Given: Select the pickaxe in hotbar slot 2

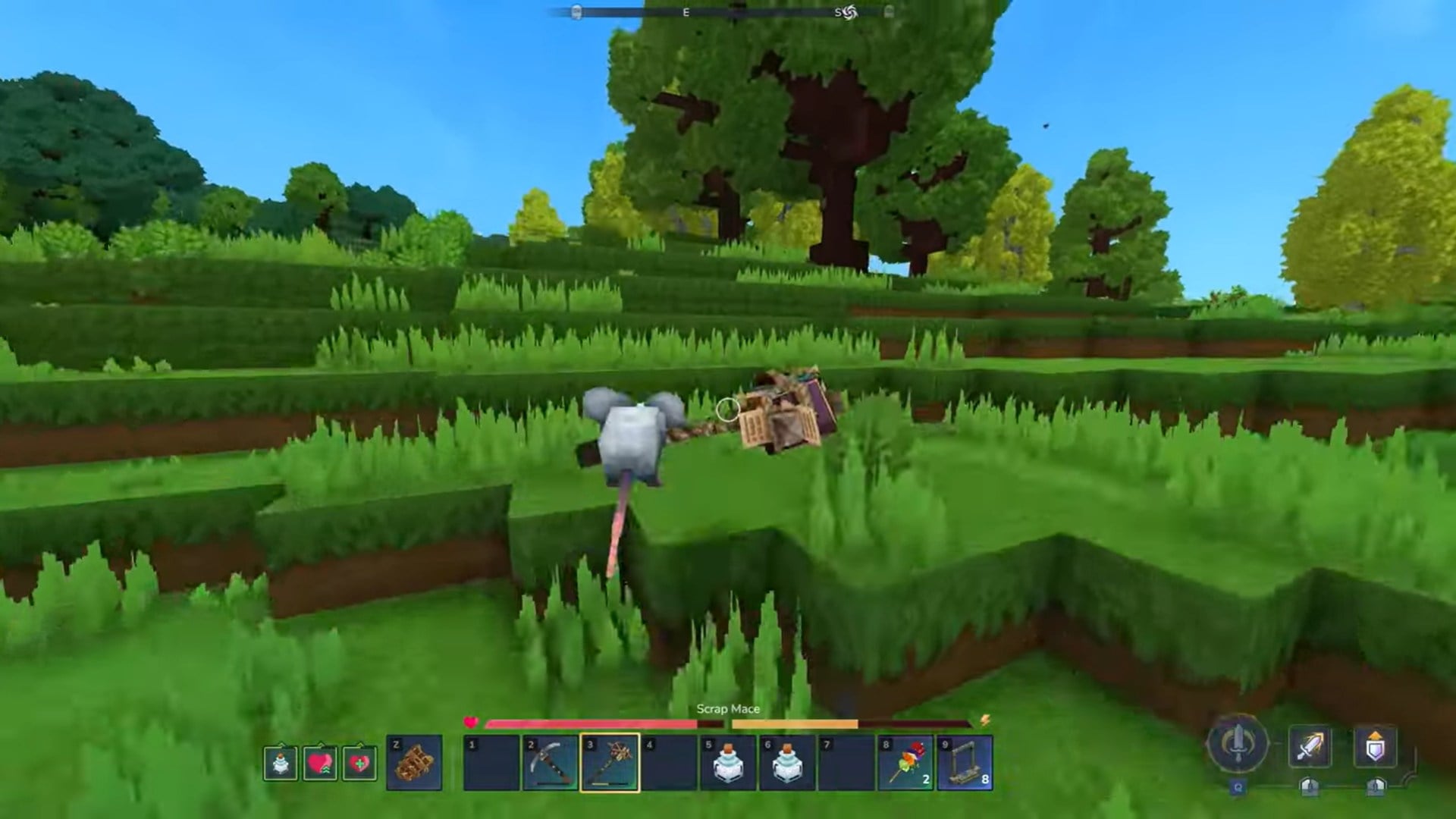Looking at the screenshot, I should pos(550,762).
